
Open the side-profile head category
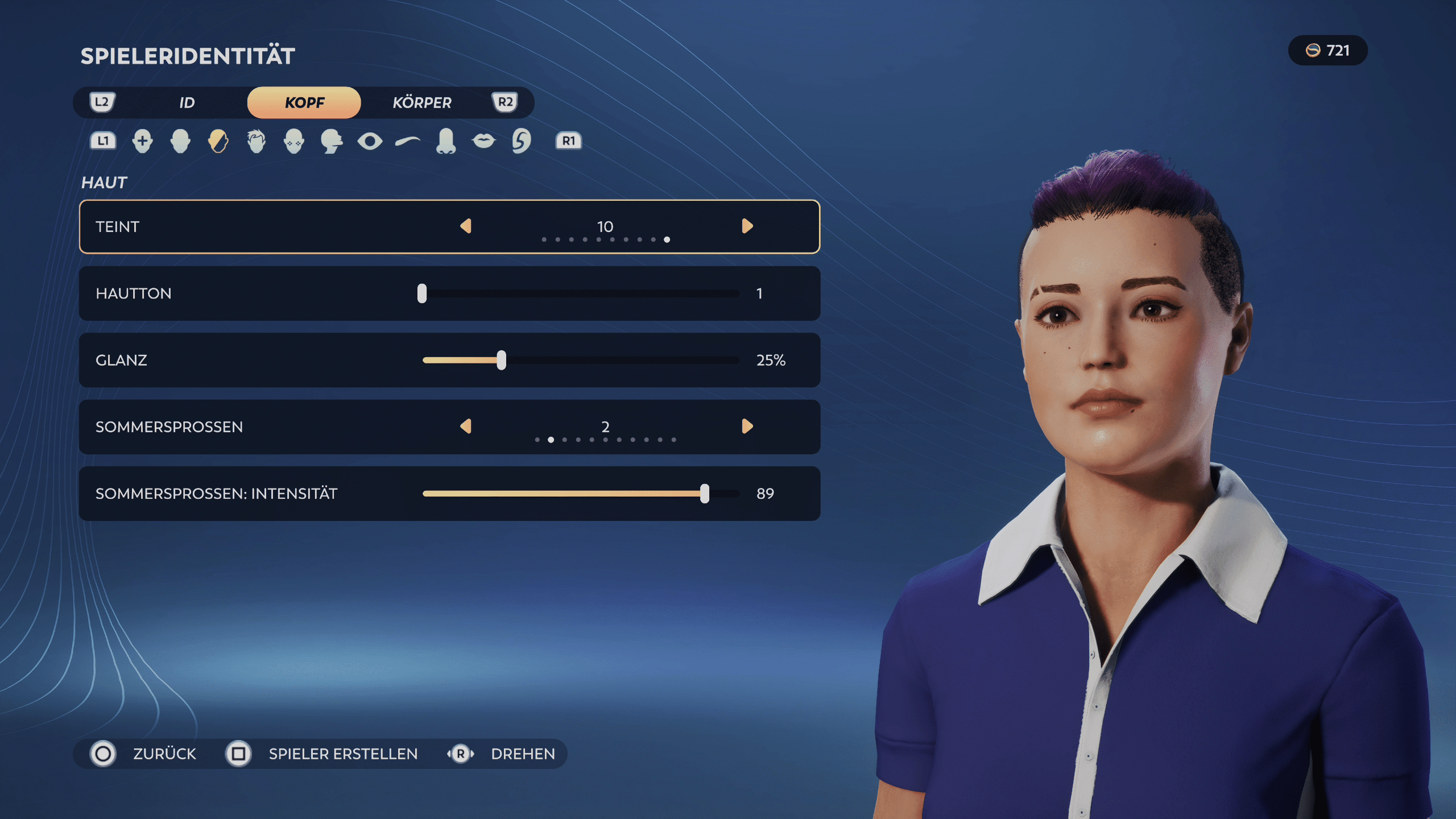click(332, 141)
